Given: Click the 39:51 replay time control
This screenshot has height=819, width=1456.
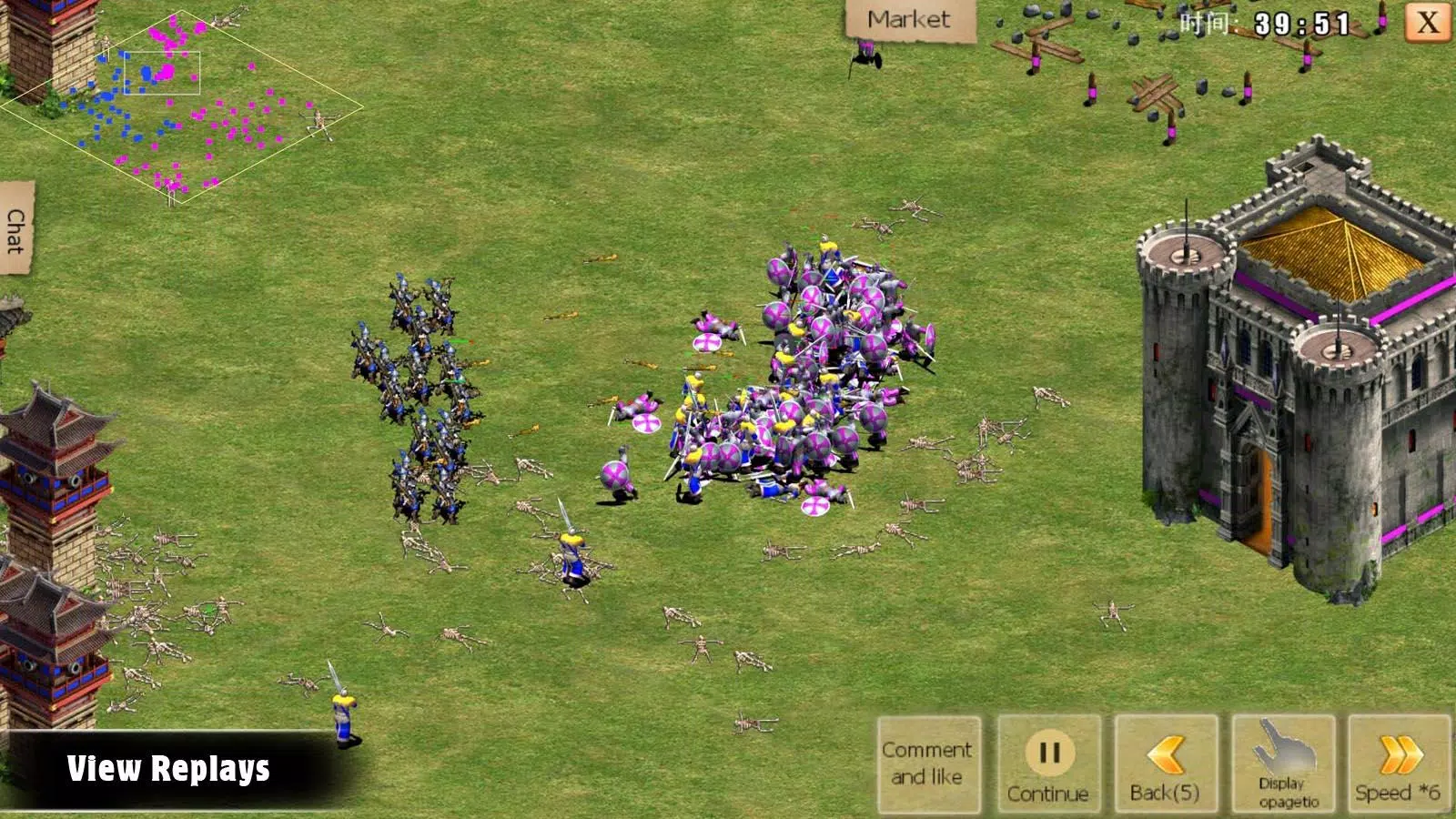Looking at the screenshot, I should (1301, 25).
